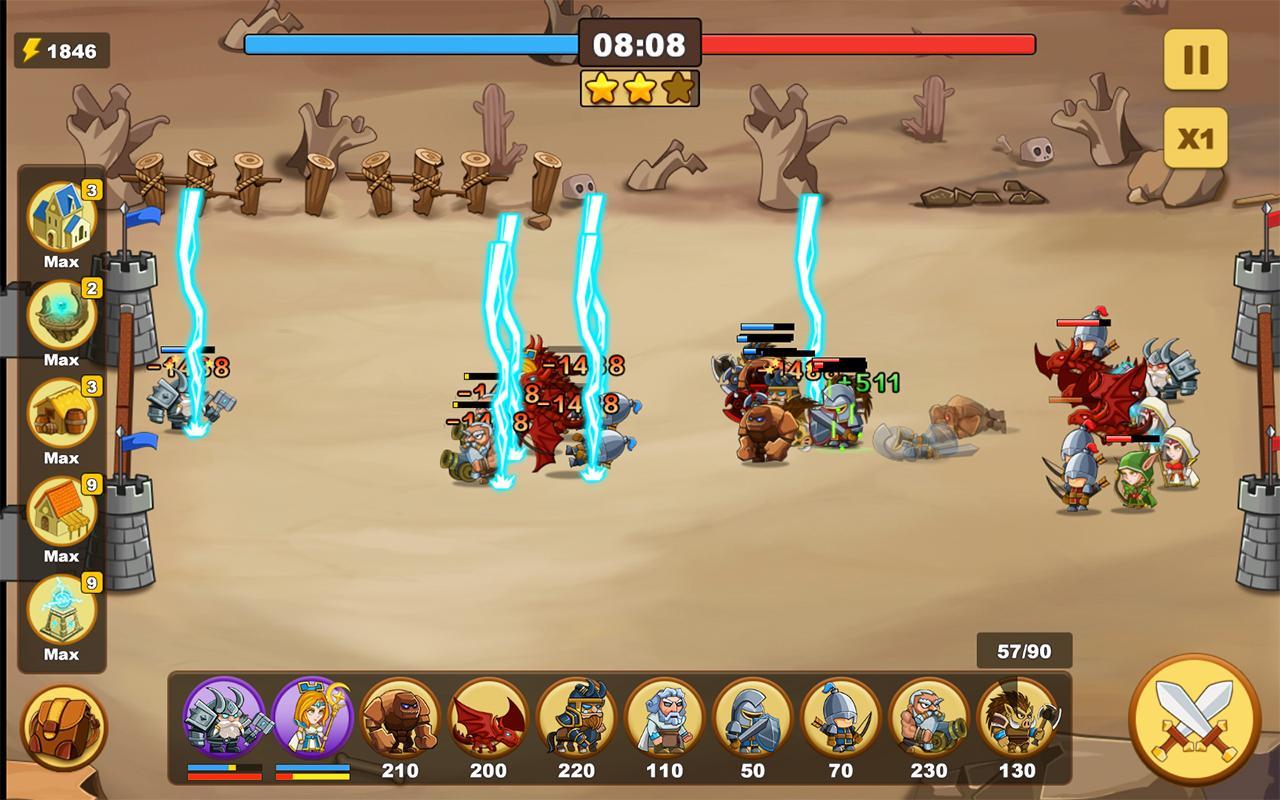This screenshot has height=800, width=1280.
Task: Deploy the archer unit costing 70
Action: coord(841,716)
